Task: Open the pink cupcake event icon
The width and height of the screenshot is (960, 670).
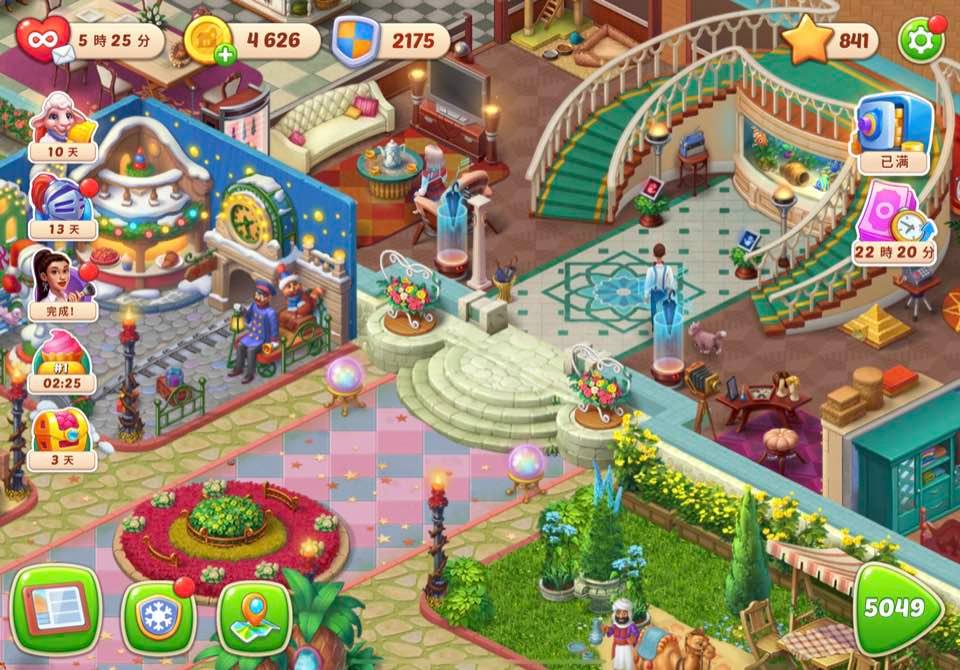Action: 62,360
